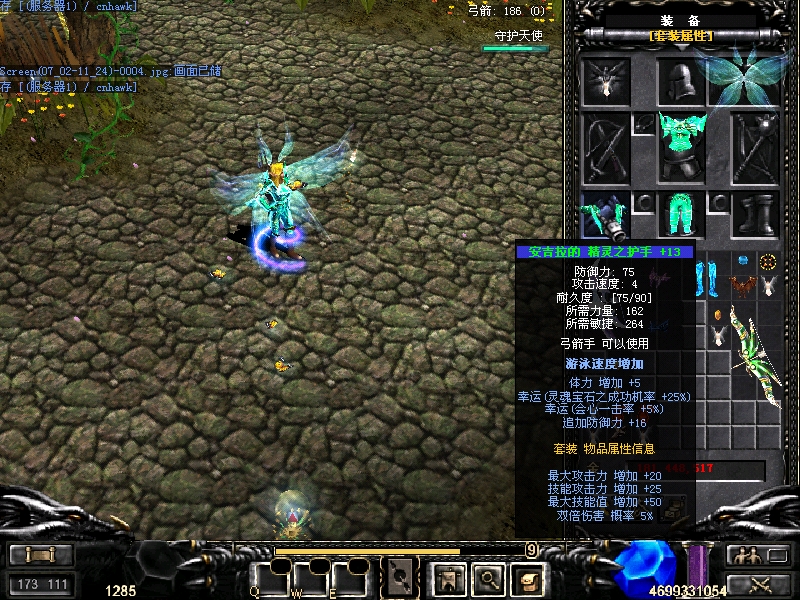Pick the orange gem in inventory
Viewport: 800px width, 600px height.
[x=718, y=315]
